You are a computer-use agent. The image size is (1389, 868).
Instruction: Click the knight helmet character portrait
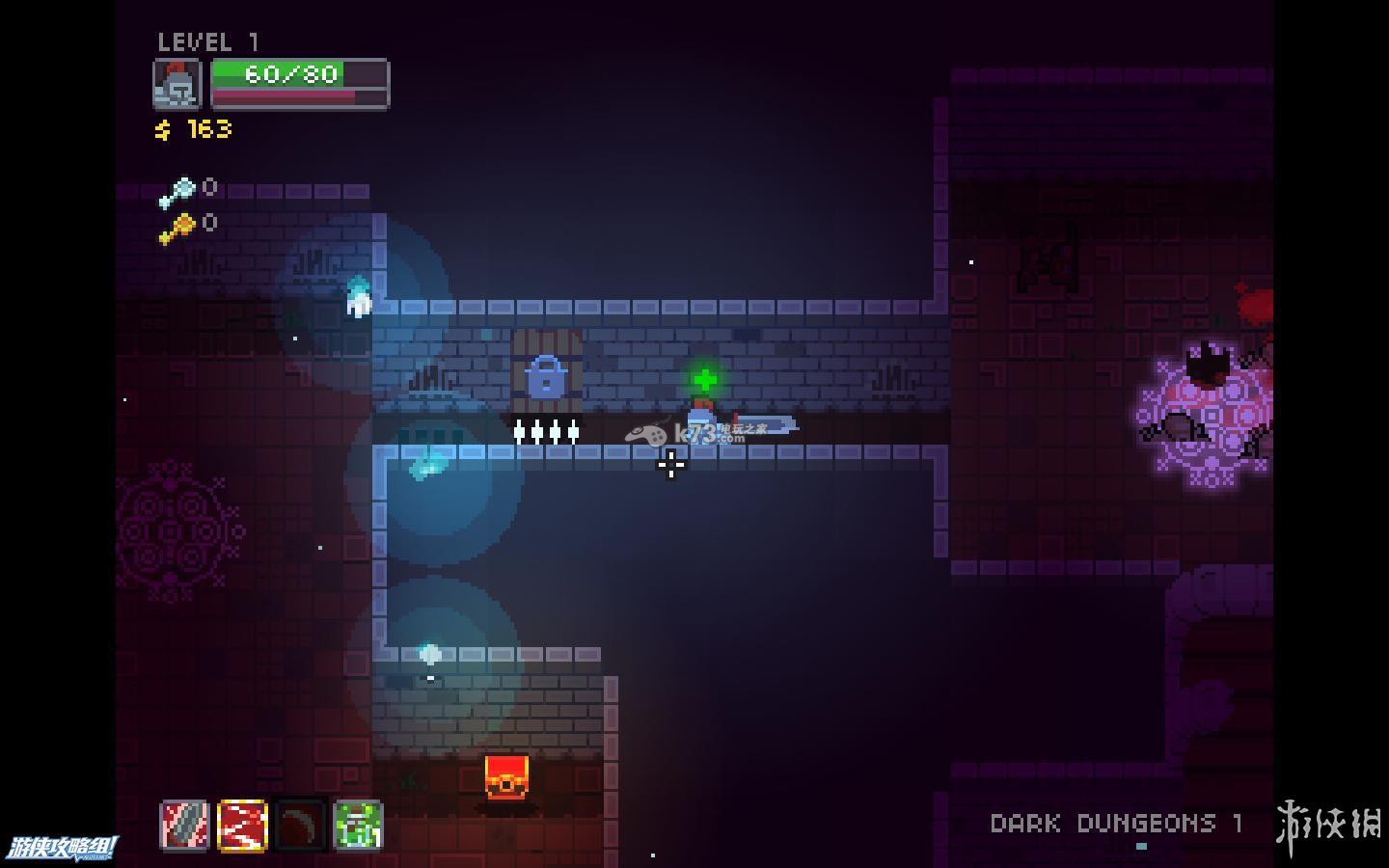(177, 85)
